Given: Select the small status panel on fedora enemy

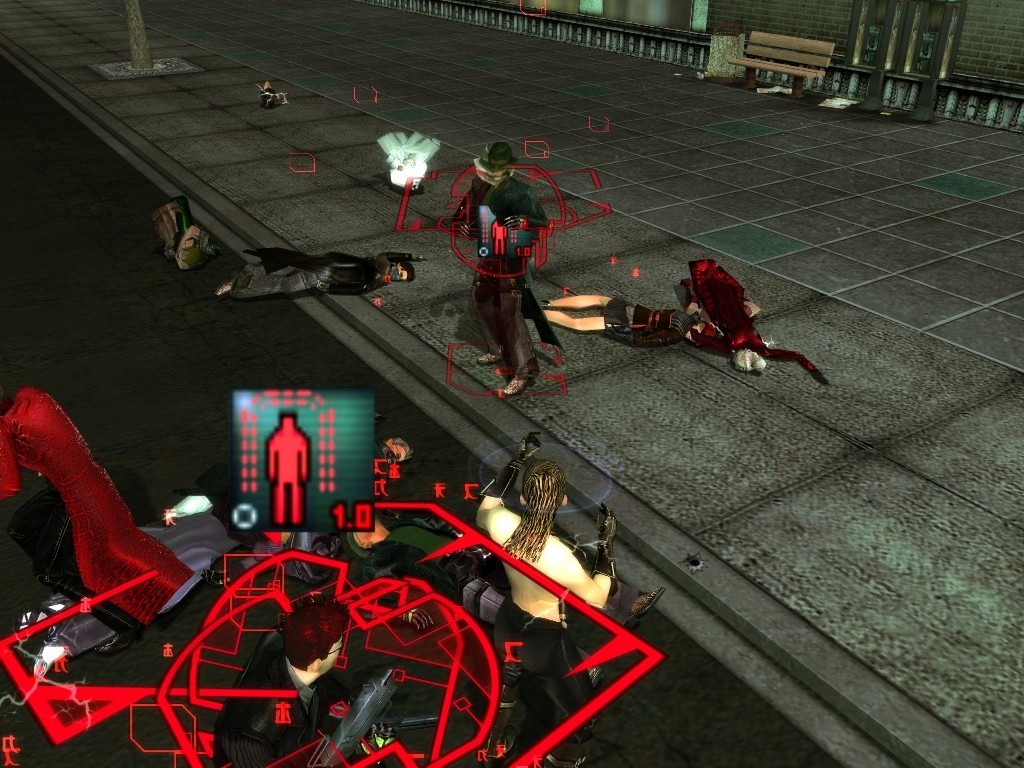Looking at the screenshot, I should (x=504, y=231).
